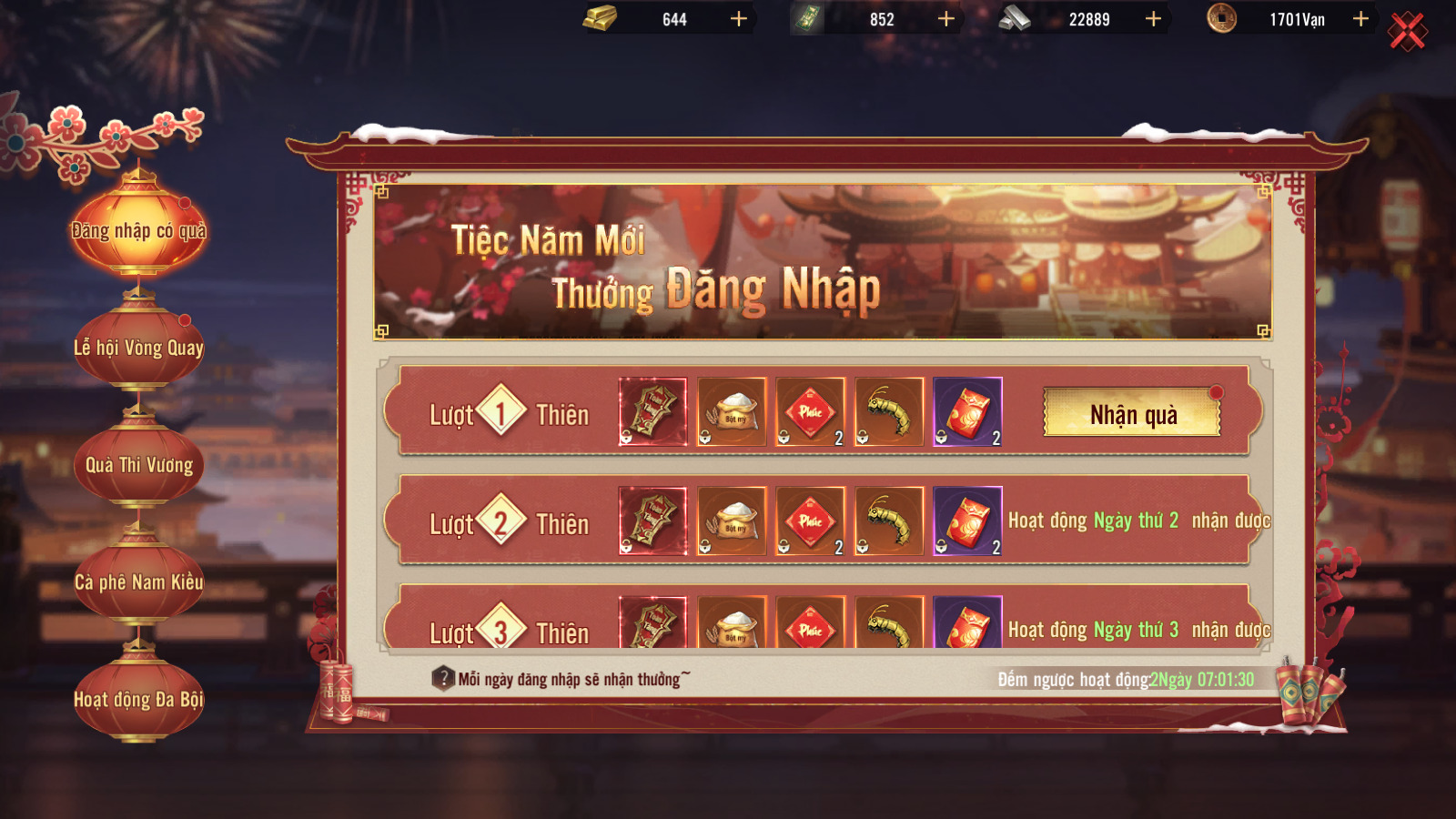Screen dimensions: 1456x819
Task: Click the plus beside 1701Vạn coins
Action: [x=1360, y=19]
